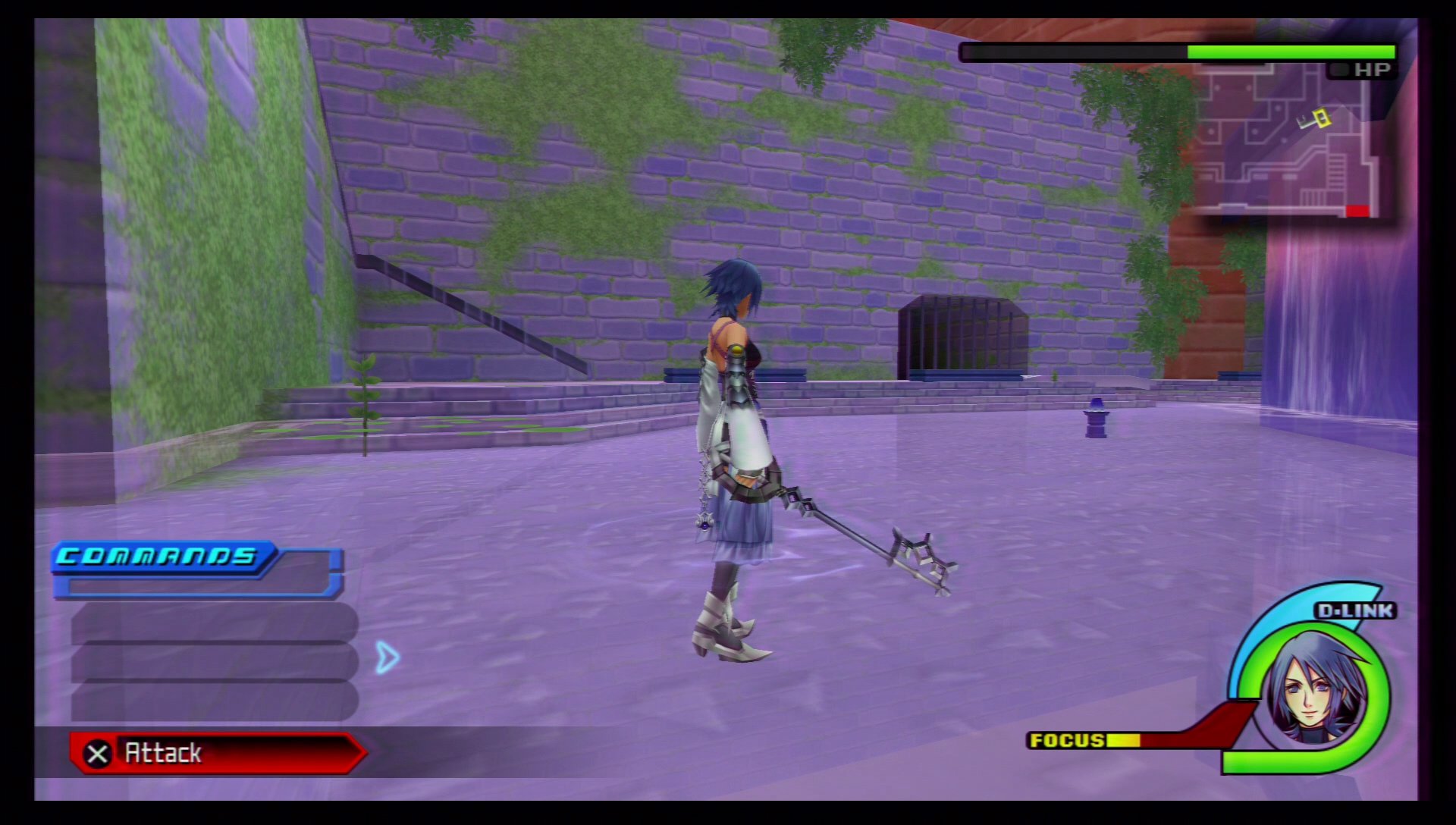Activate the D-Link label

pyautogui.click(x=1355, y=611)
